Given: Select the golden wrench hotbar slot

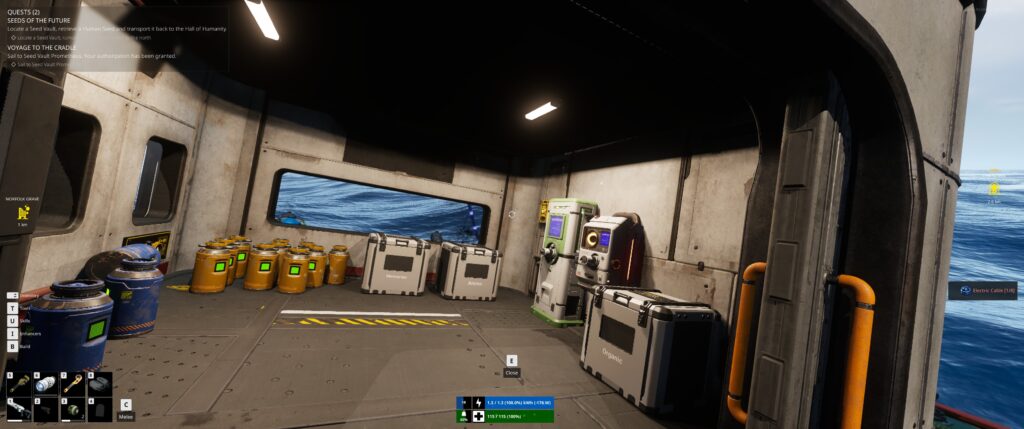Looking at the screenshot, I should tap(72, 383).
